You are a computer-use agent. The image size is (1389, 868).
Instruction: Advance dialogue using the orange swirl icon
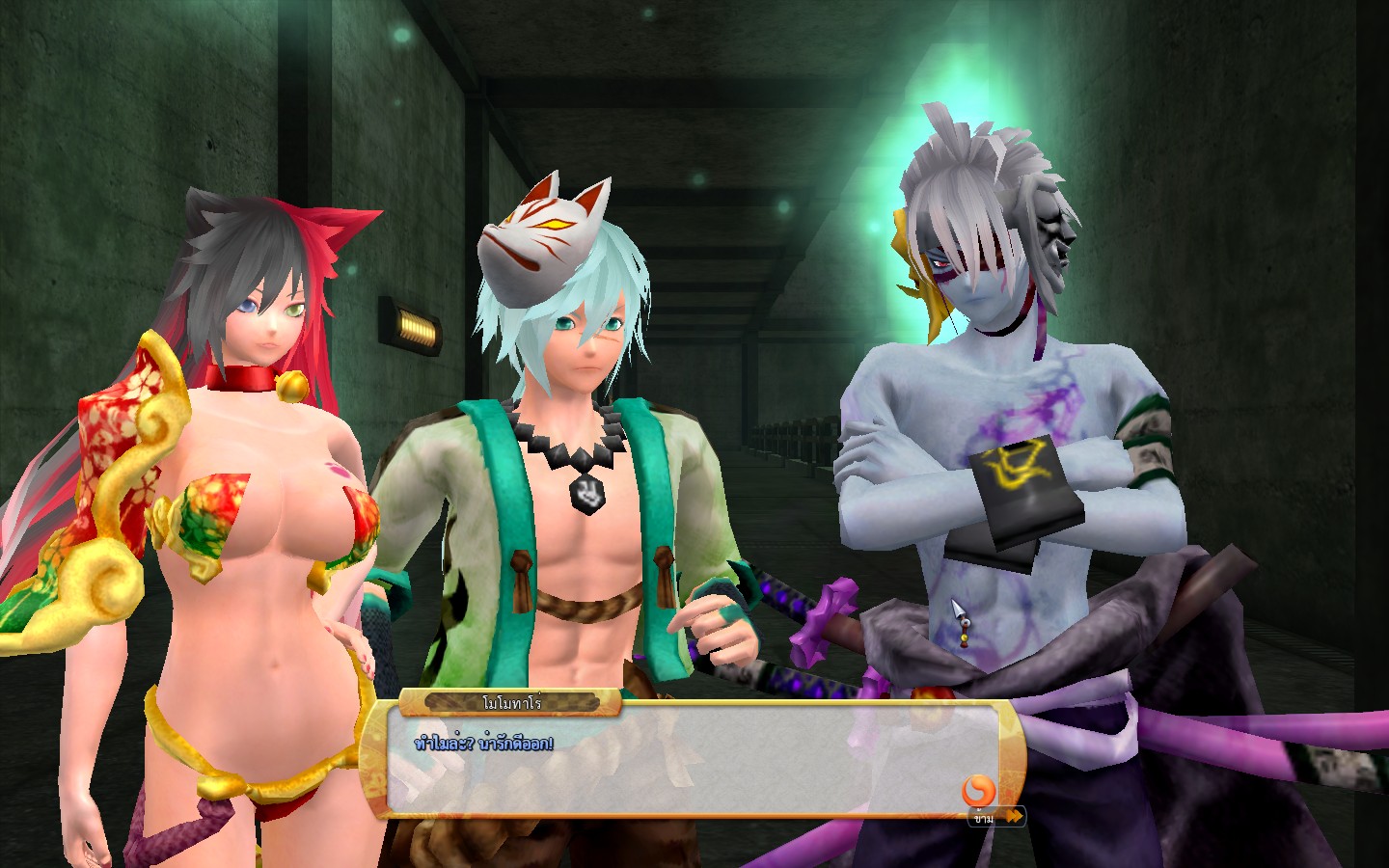click(x=978, y=790)
